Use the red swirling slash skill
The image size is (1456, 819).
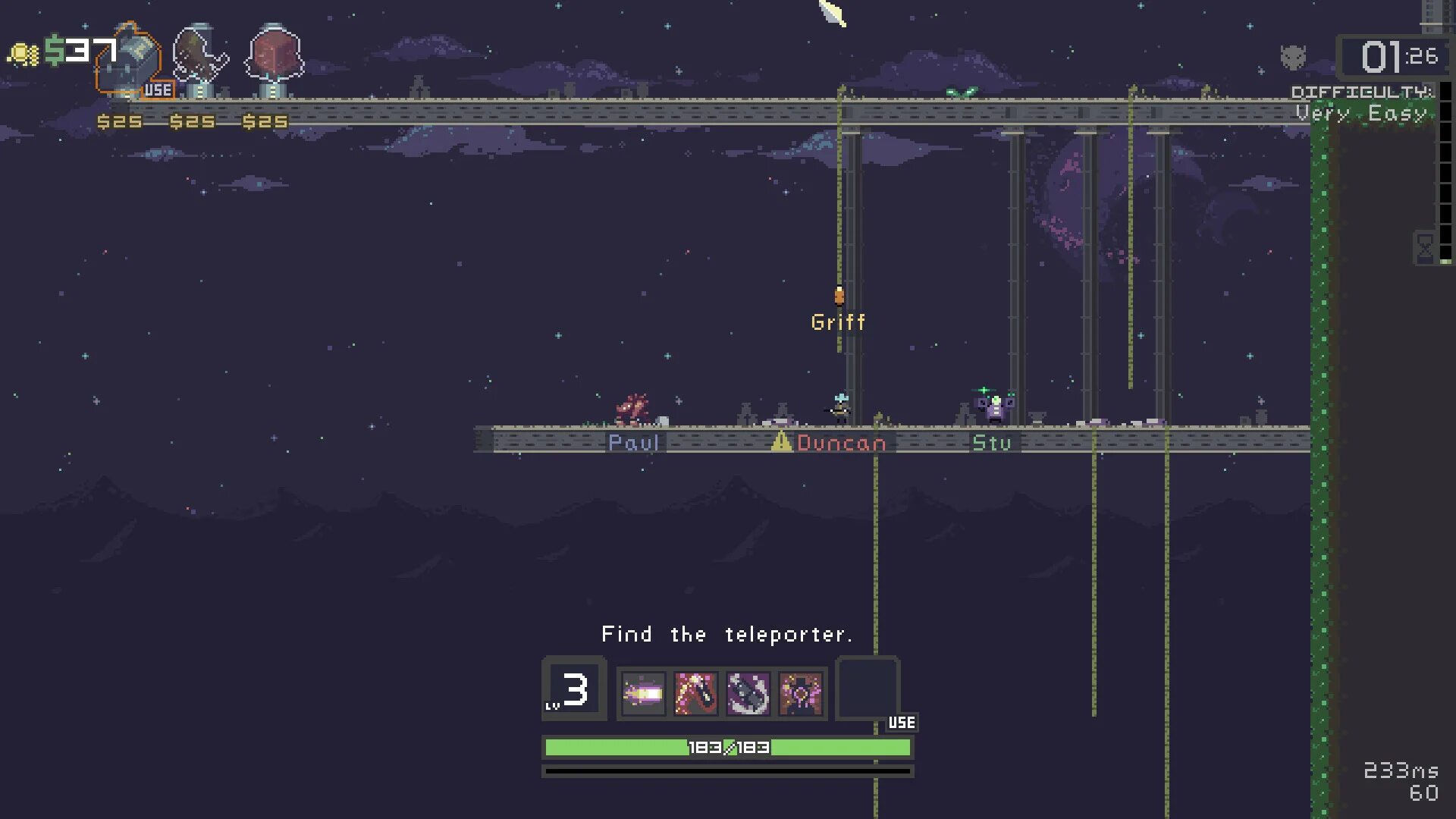click(x=695, y=693)
